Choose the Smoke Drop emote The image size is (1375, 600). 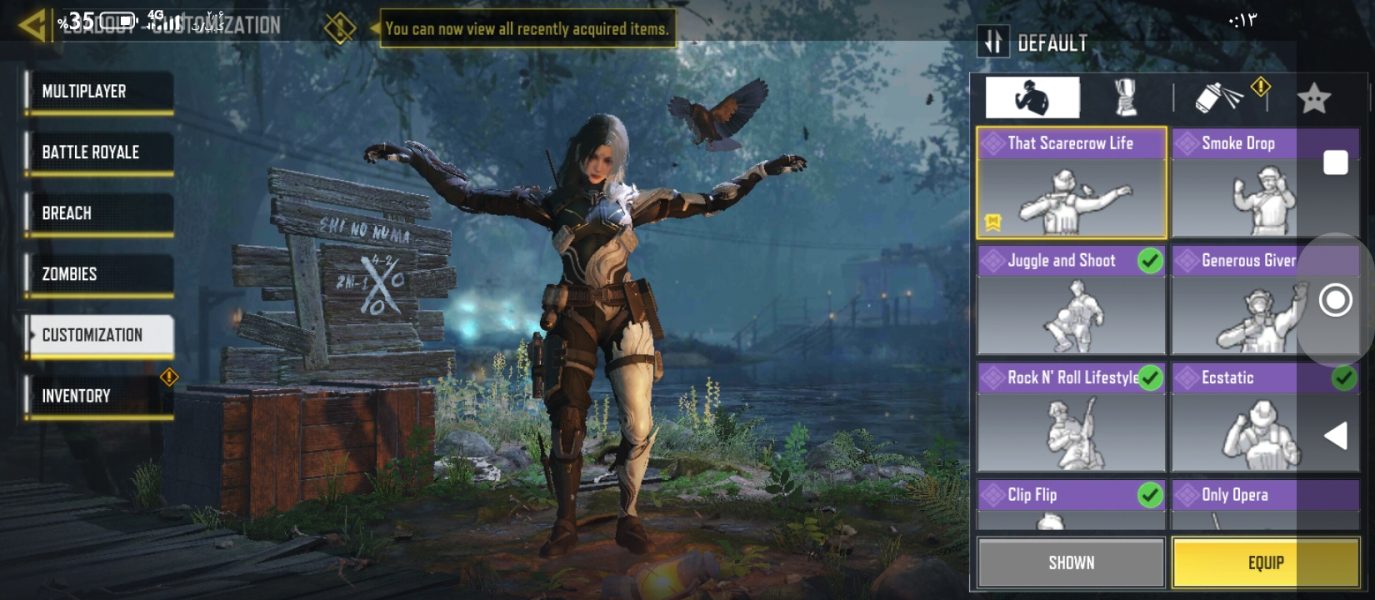1250,183
